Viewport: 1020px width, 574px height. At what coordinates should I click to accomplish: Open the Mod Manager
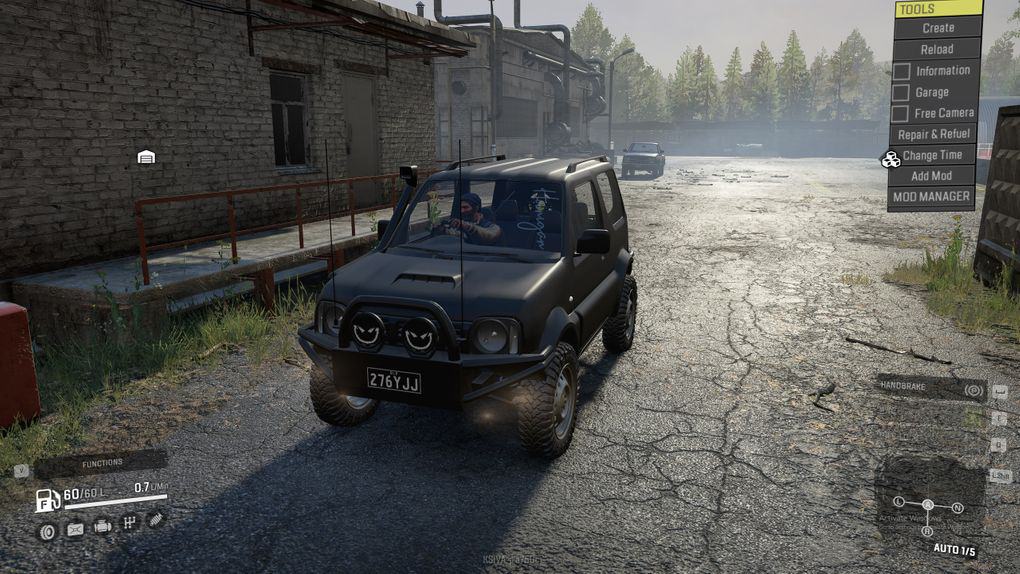932,197
